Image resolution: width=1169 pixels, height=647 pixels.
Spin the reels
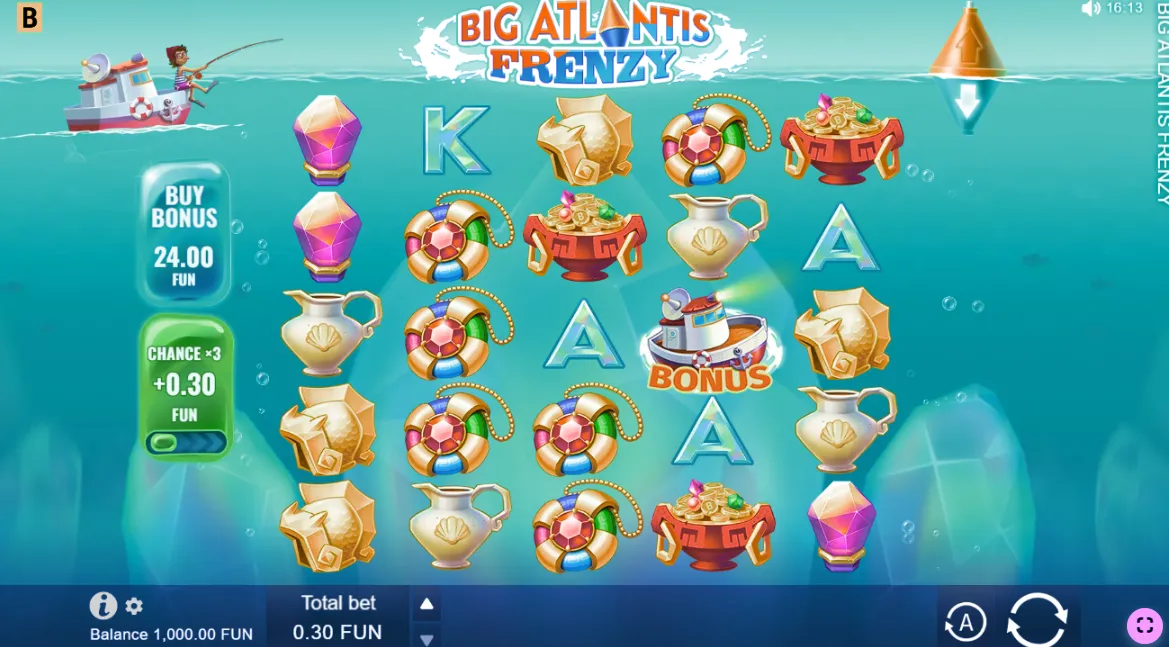click(1037, 620)
